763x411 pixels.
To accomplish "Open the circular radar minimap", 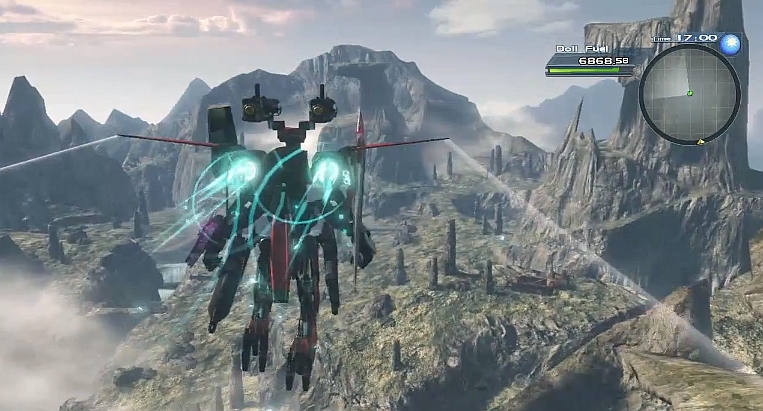I will (689, 94).
